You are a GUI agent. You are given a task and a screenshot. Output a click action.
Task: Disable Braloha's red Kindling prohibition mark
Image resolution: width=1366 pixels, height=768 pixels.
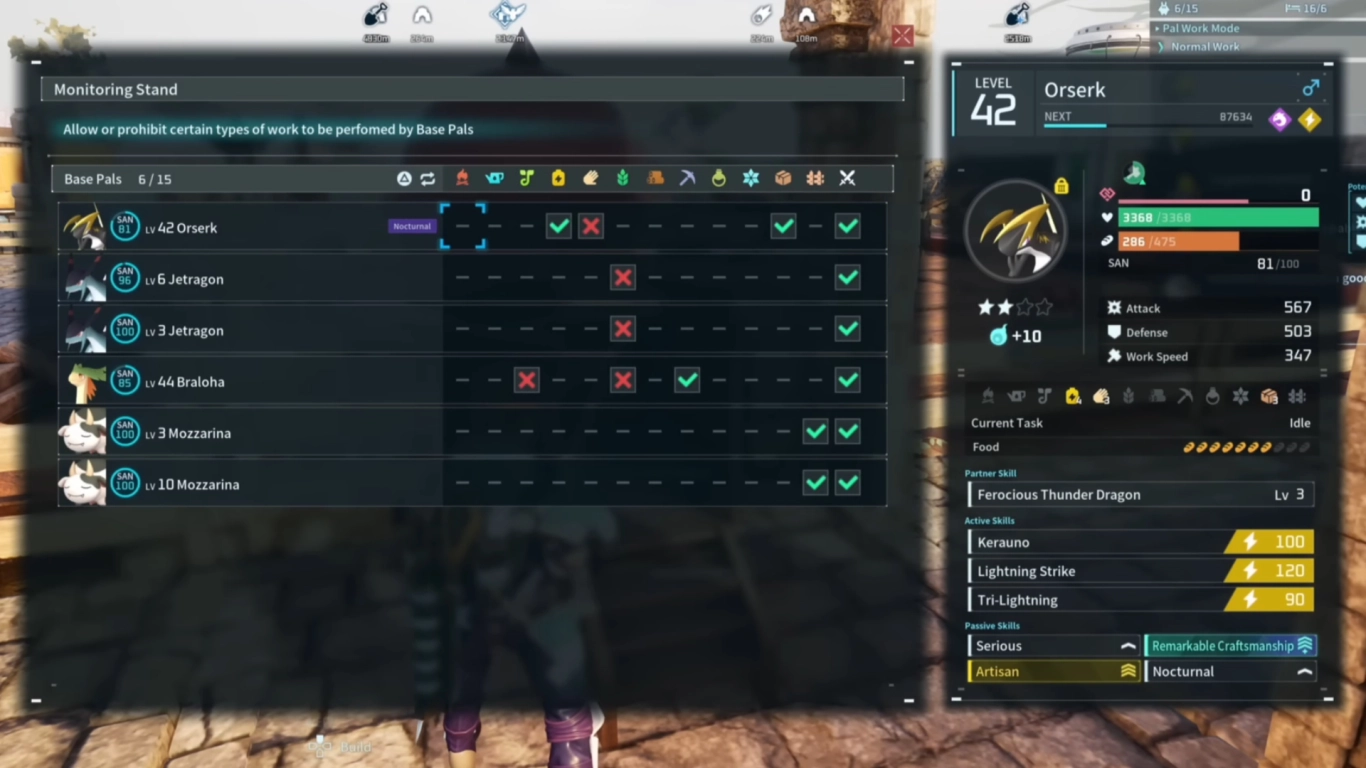[527, 380]
